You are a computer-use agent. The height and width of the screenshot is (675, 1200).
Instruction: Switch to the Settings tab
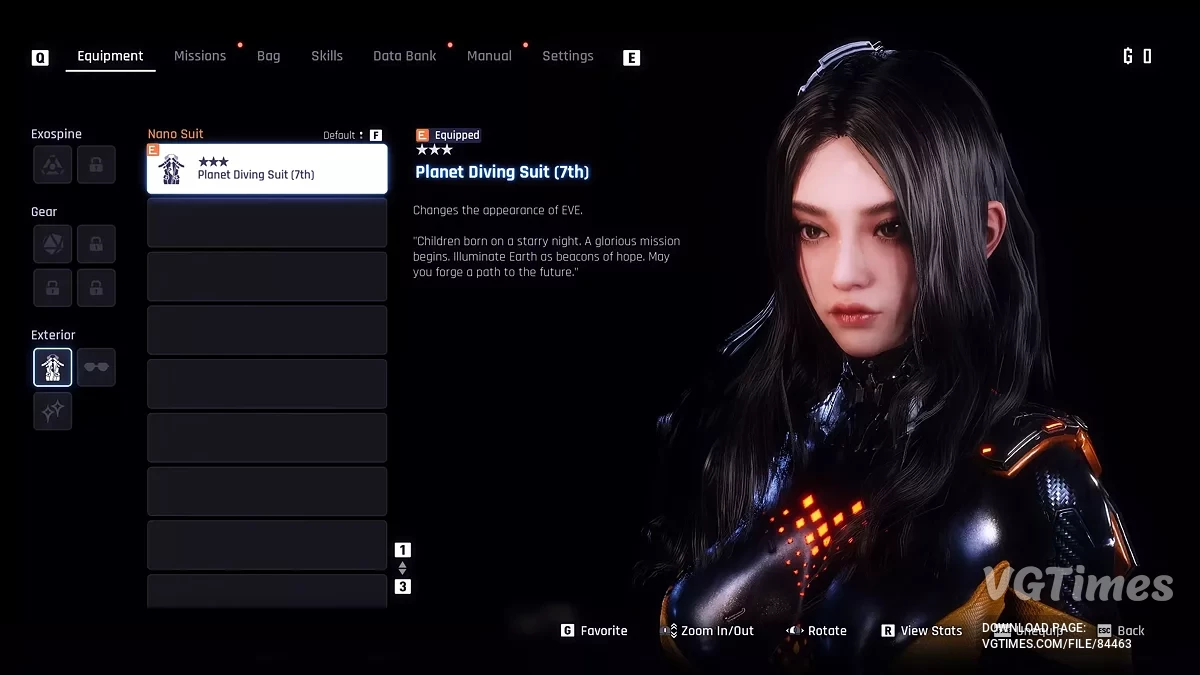tap(567, 56)
